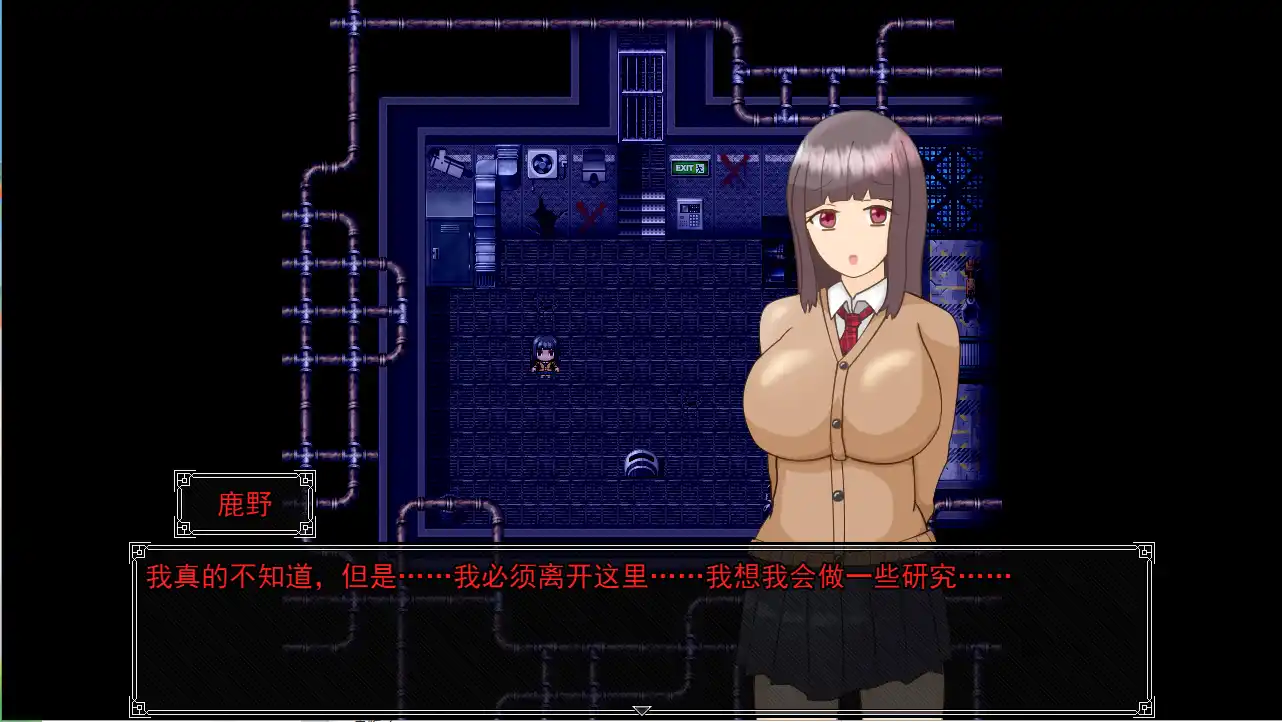Image resolution: width=1282 pixels, height=722 pixels.
Task: Click the red X mark near the exit
Action: (x=732, y=168)
